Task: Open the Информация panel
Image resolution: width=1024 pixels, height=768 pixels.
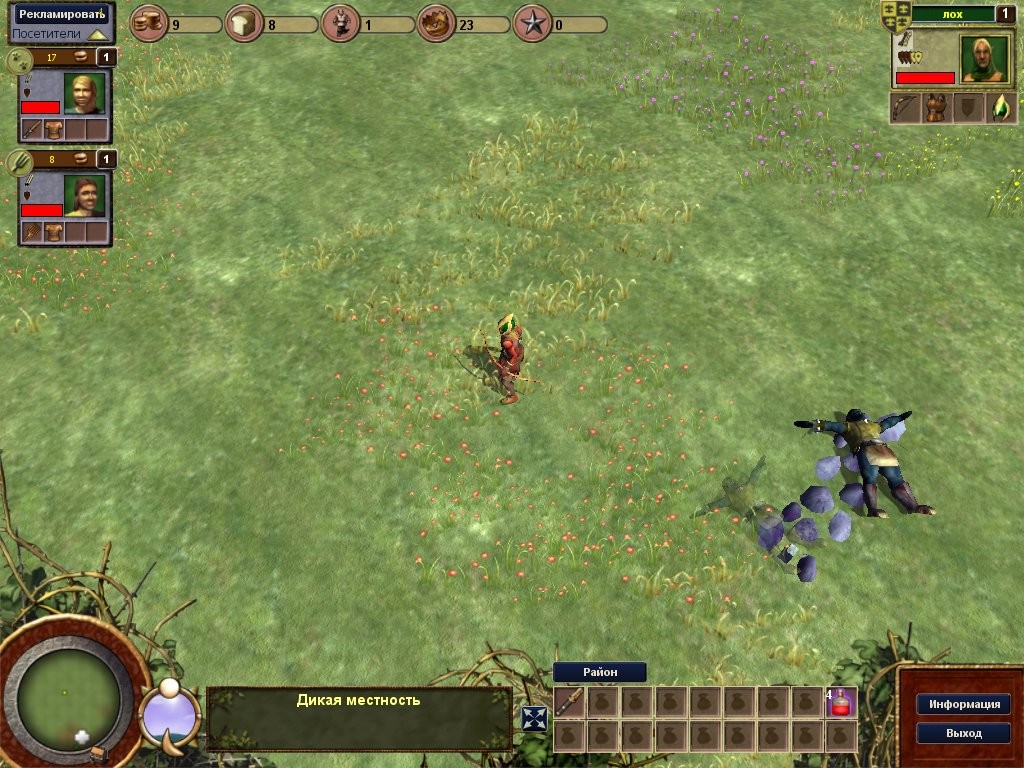Action: pyautogui.click(x=963, y=704)
